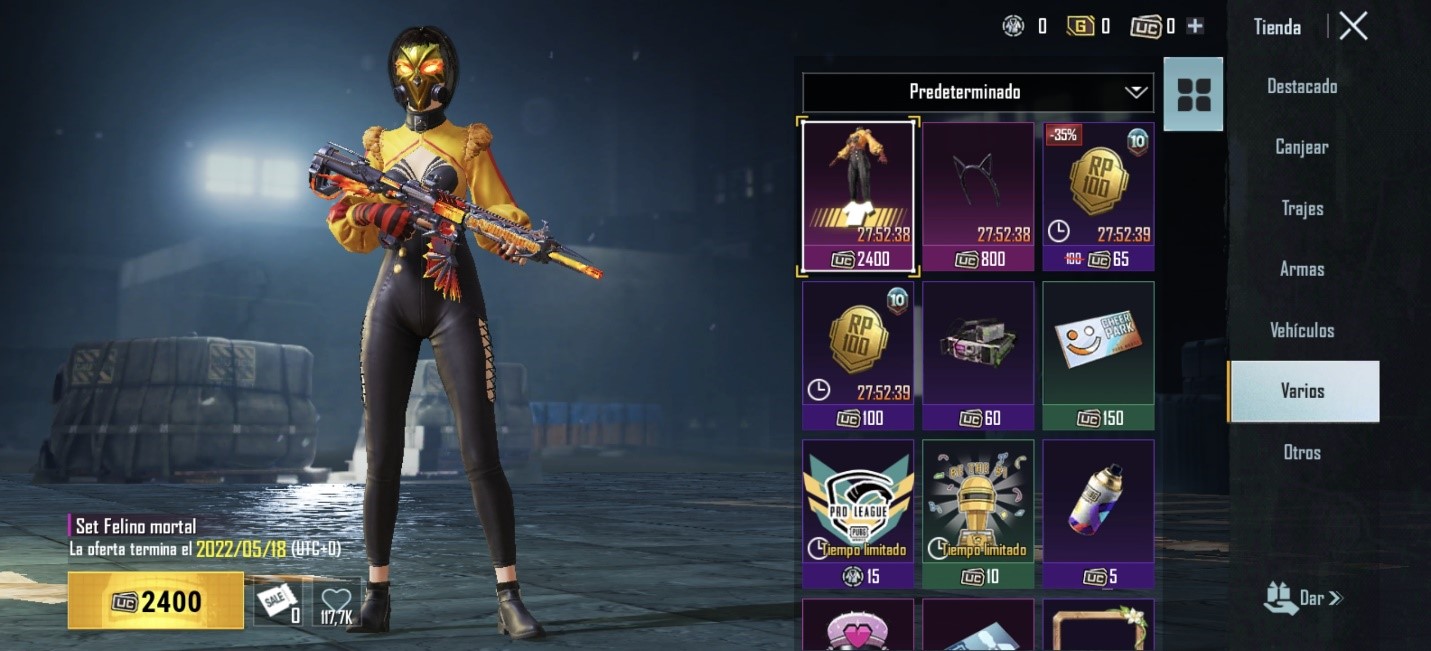1431x651 pixels.
Task: Choose the Otros category
Action: click(1302, 452)
